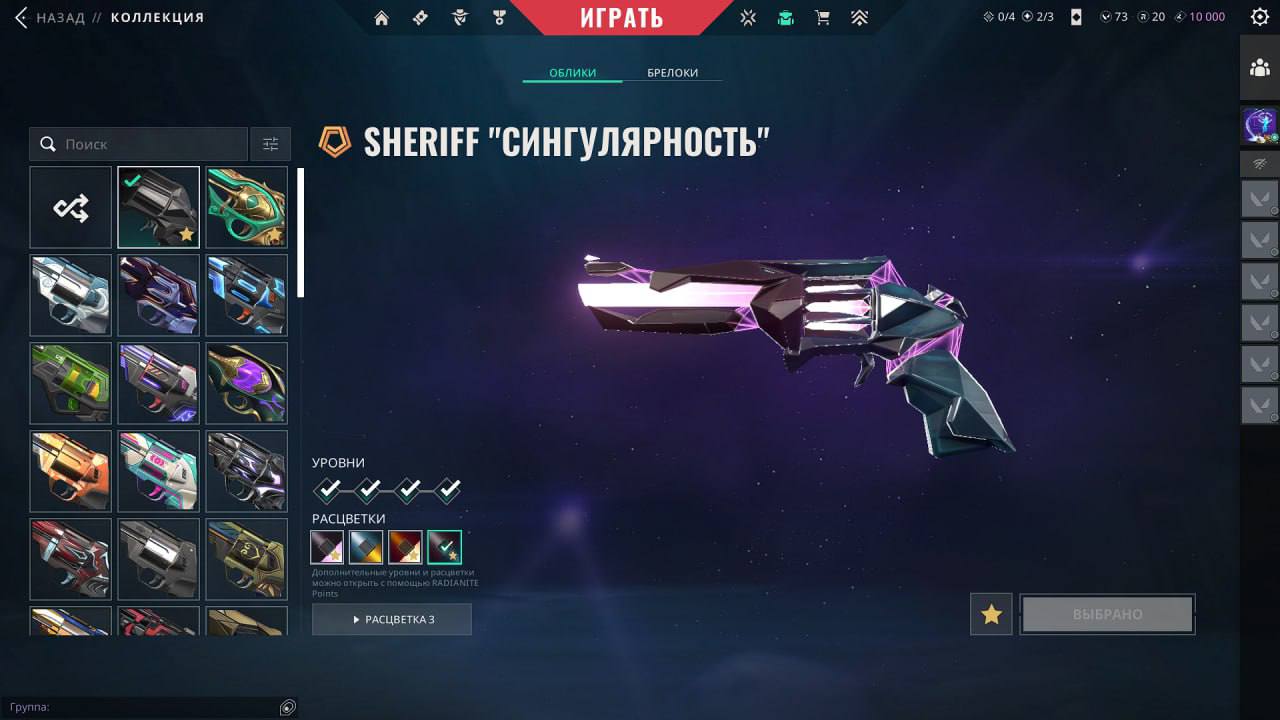
Task: Open the store shopping cart icon
Action: [x=822, y=18]
